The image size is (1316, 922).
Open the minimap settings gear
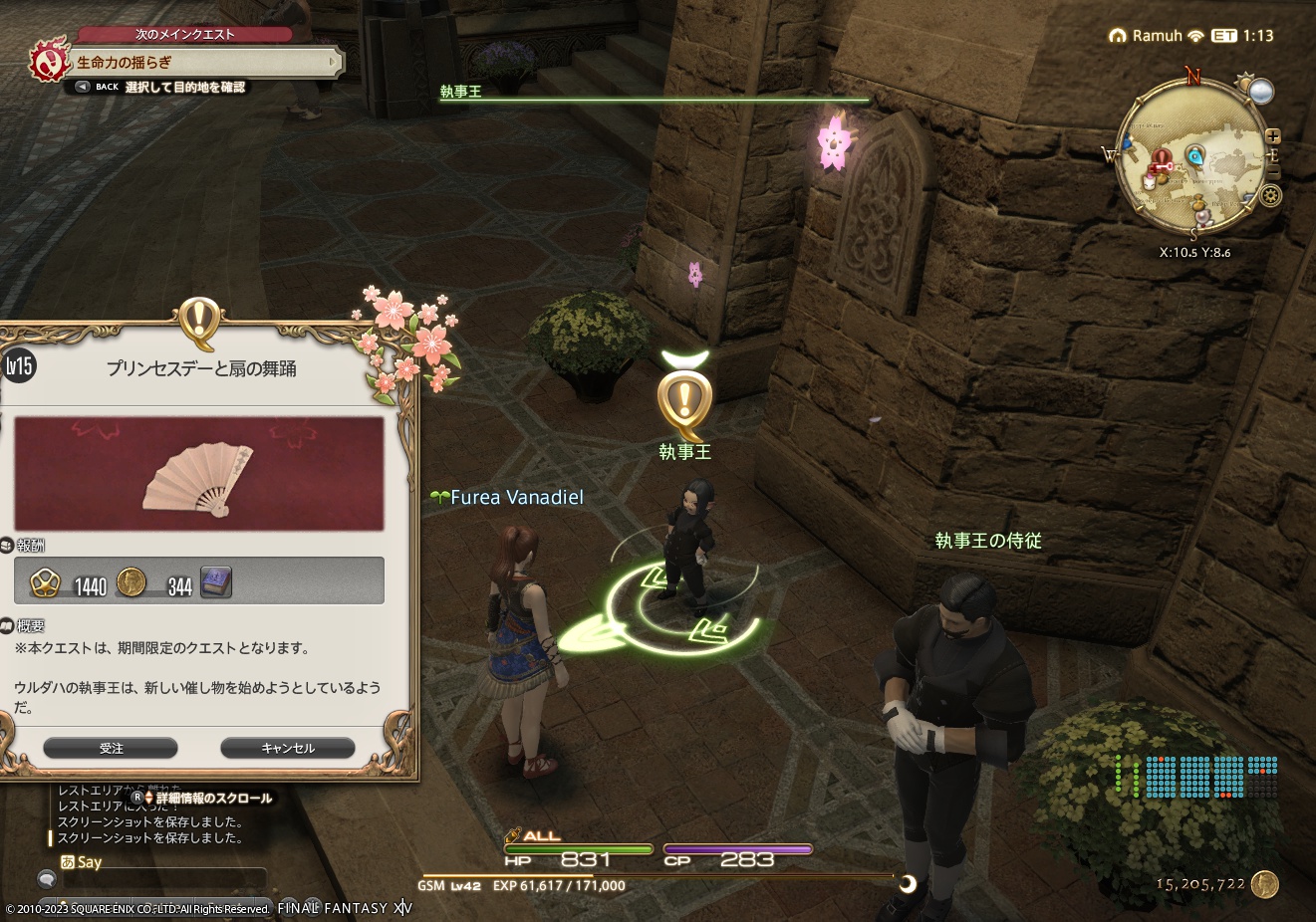click(x=1270, y=194)
